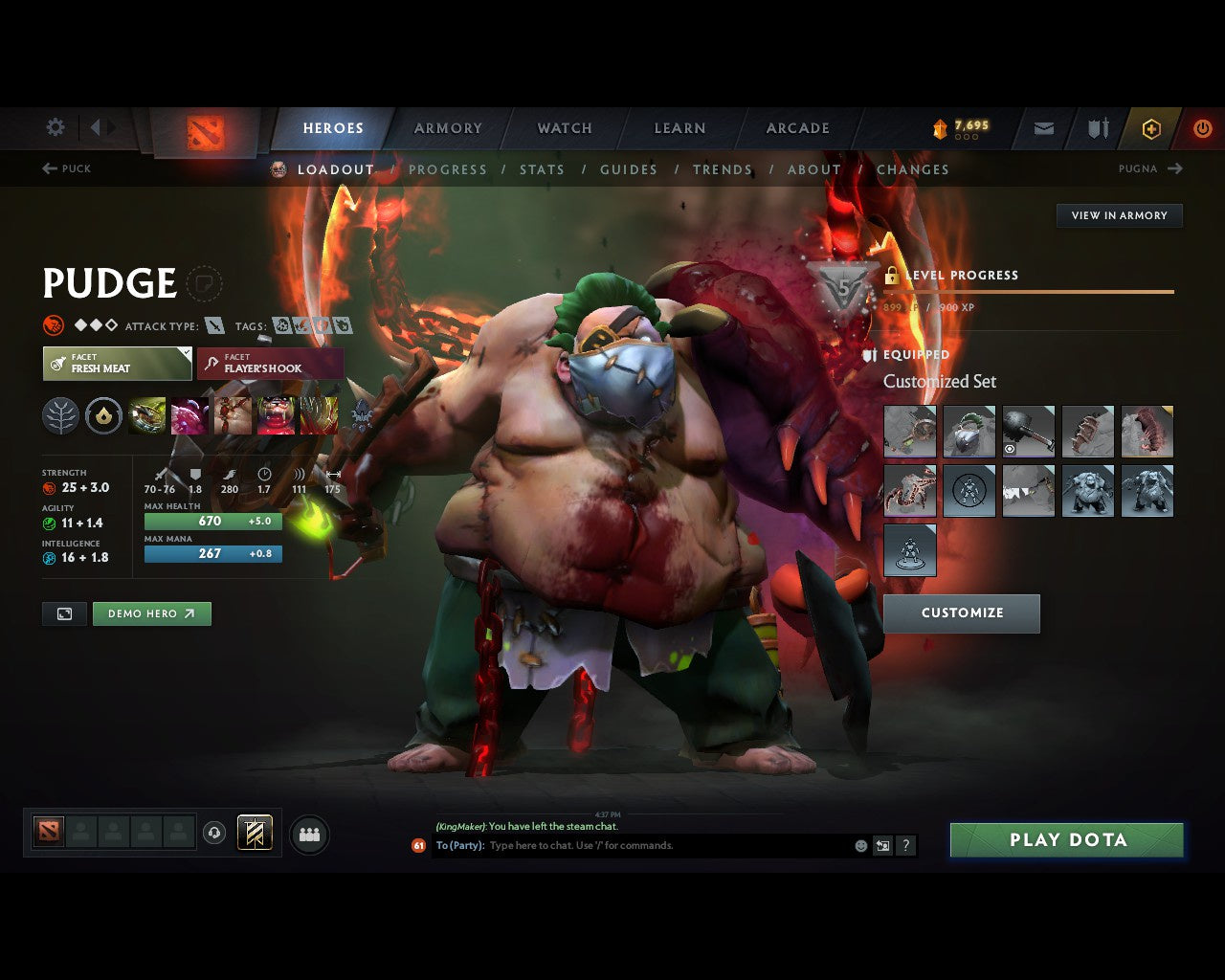The height and width of the screenshot is (980, 1225).
Task: Select the Arcade tab
Action: (x=797, y=128)
